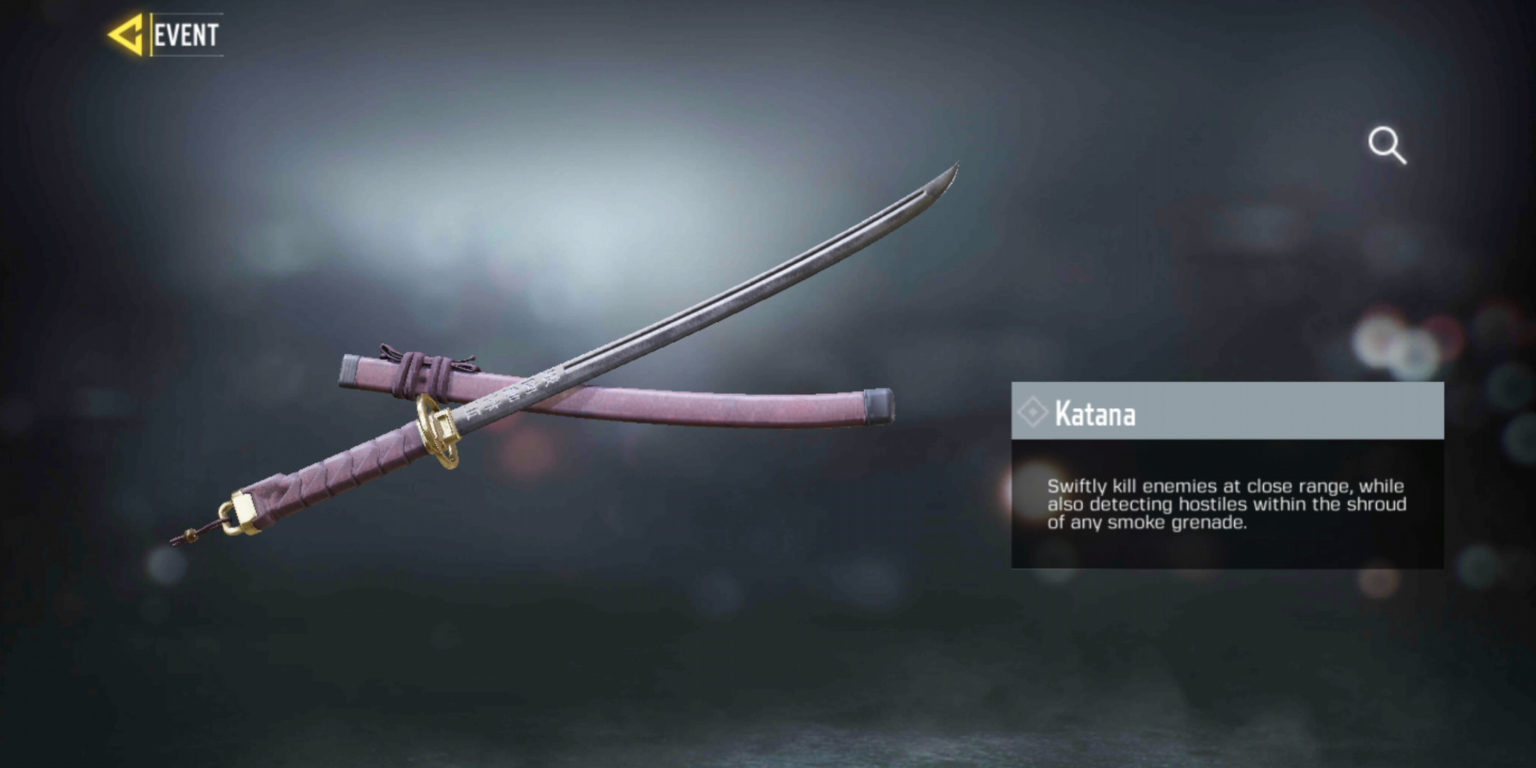Tap the magnifying glass to inspect weapons
The height and width of the screenshot is (768, 1536).
(1387, 146)
